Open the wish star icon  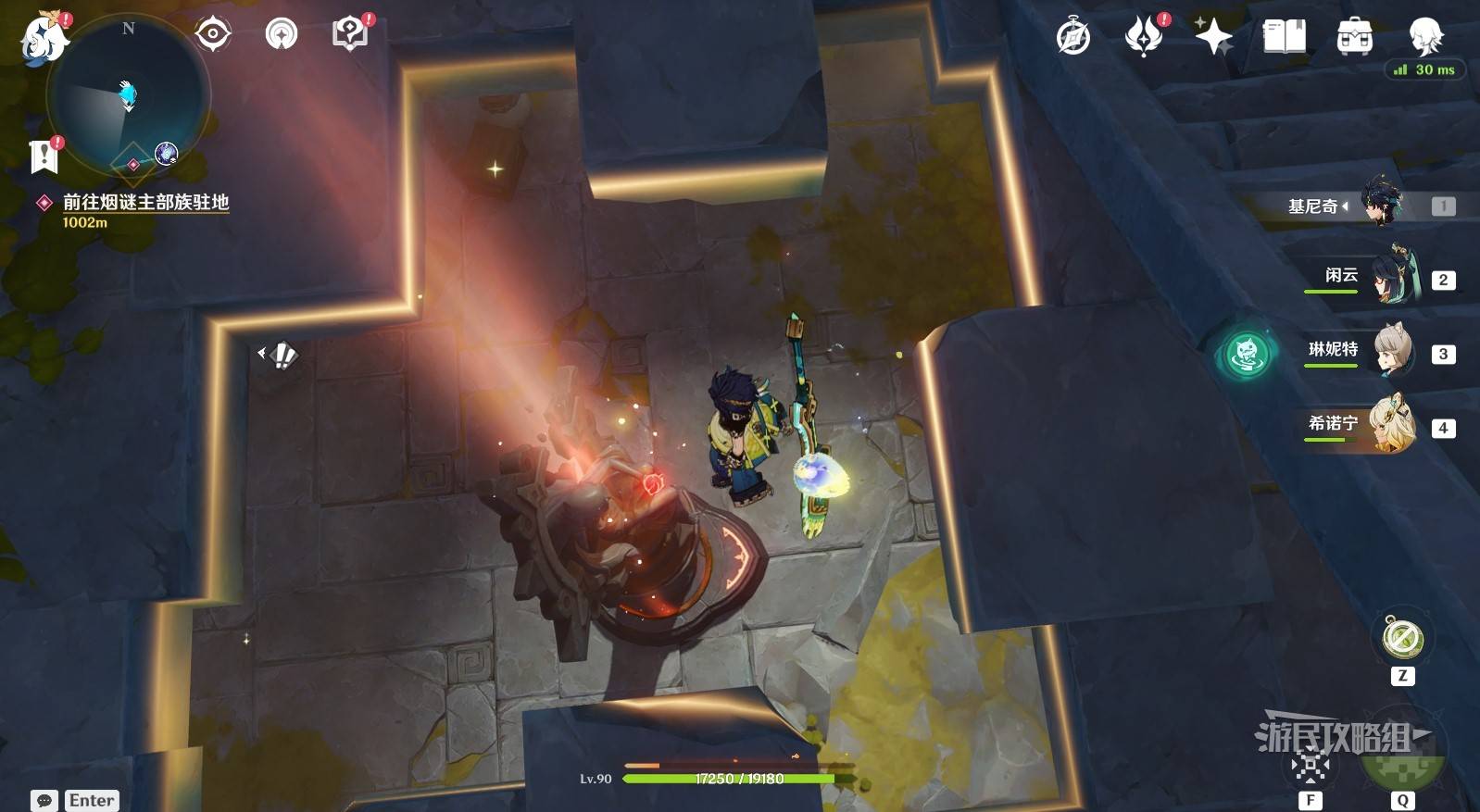coord(1212,37)
